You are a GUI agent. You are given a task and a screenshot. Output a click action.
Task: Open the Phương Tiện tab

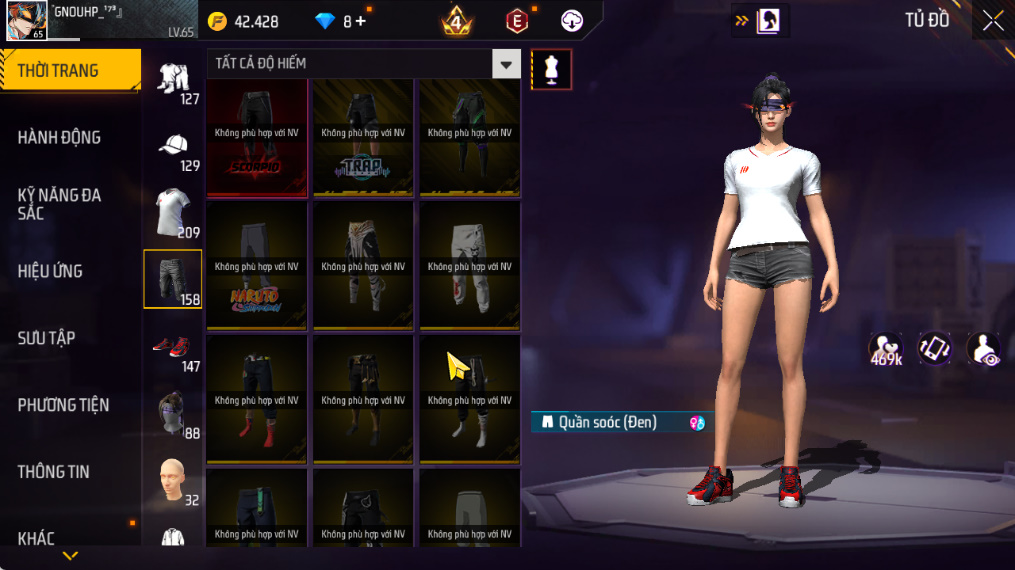tap(63, 405)
